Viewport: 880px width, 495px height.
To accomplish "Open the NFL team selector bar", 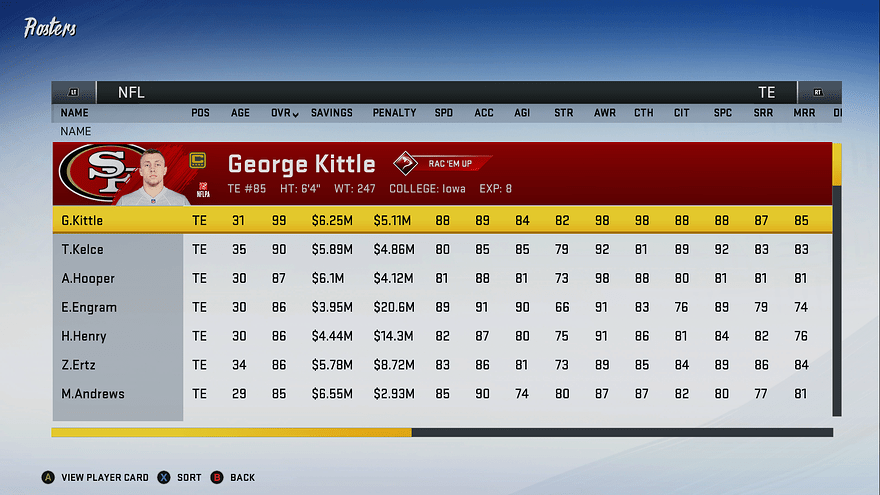I will (130, 92).
